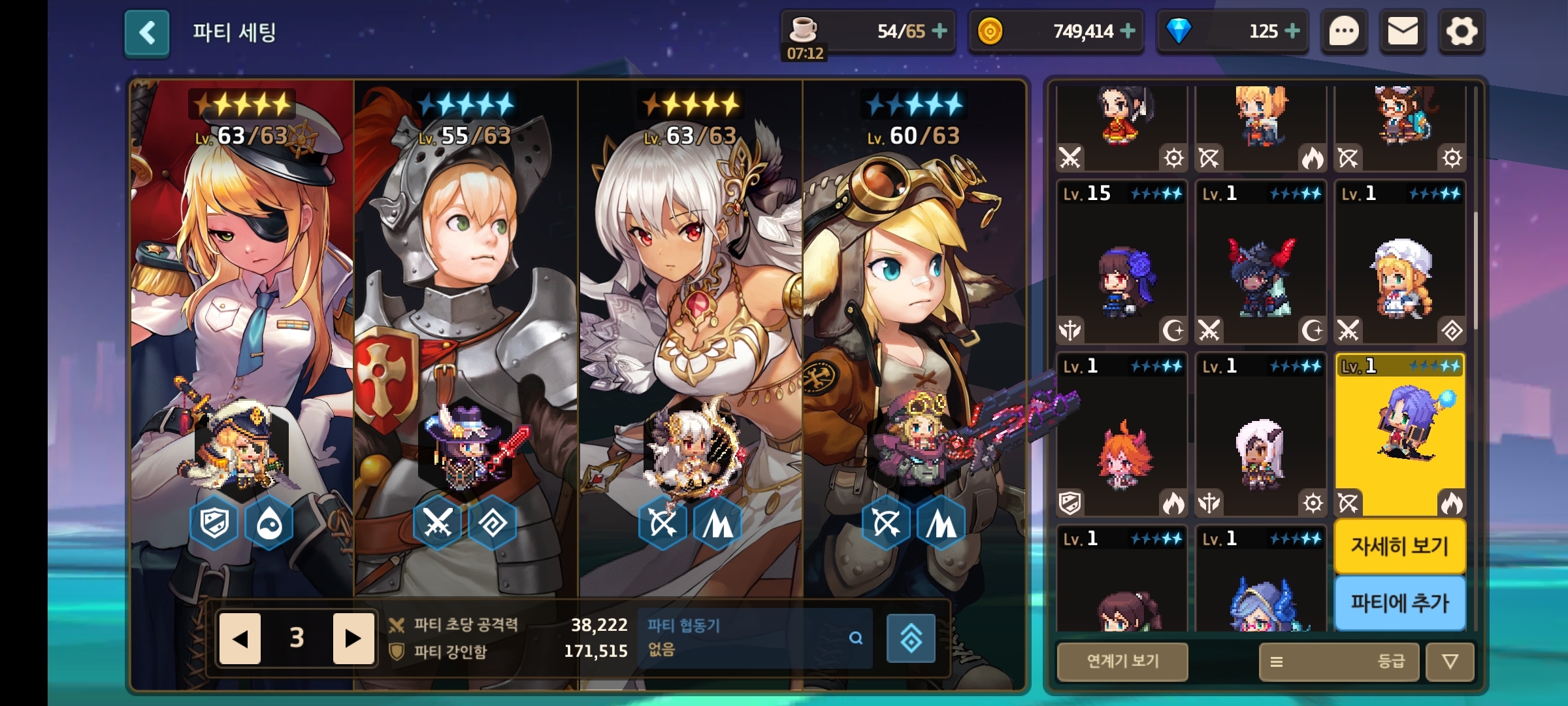Switch to the next party

[353, 638]
